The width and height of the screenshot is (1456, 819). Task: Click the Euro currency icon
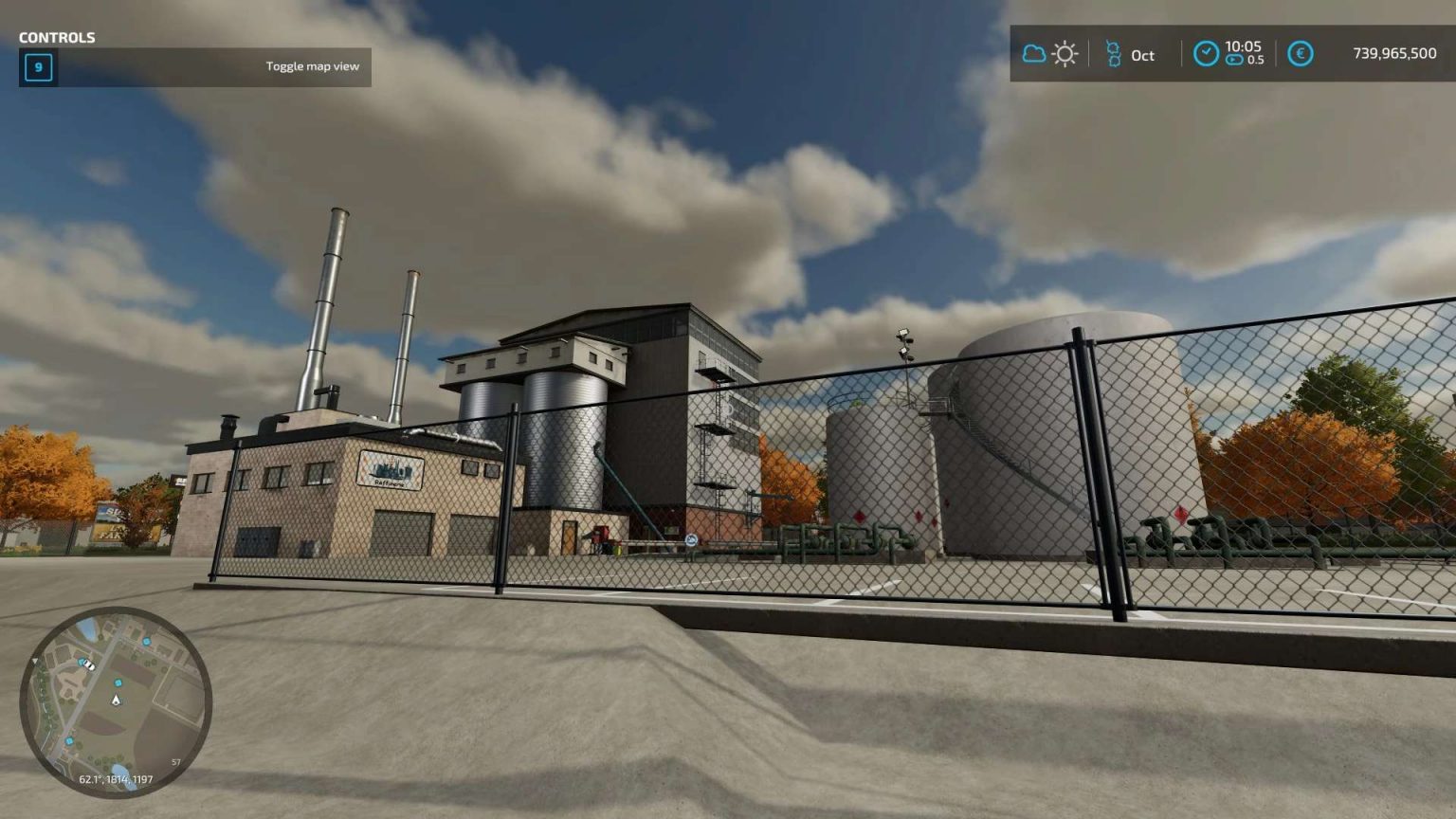point(1300,53)
